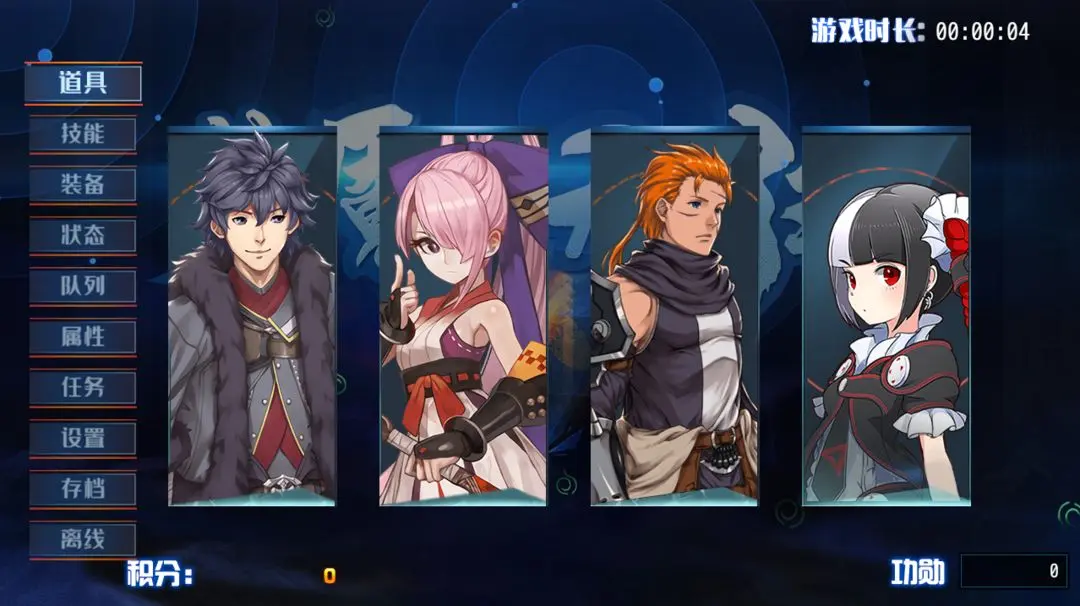
Task: Select 存档 (Save) from the menu
Action: click(x=83, y=490)
